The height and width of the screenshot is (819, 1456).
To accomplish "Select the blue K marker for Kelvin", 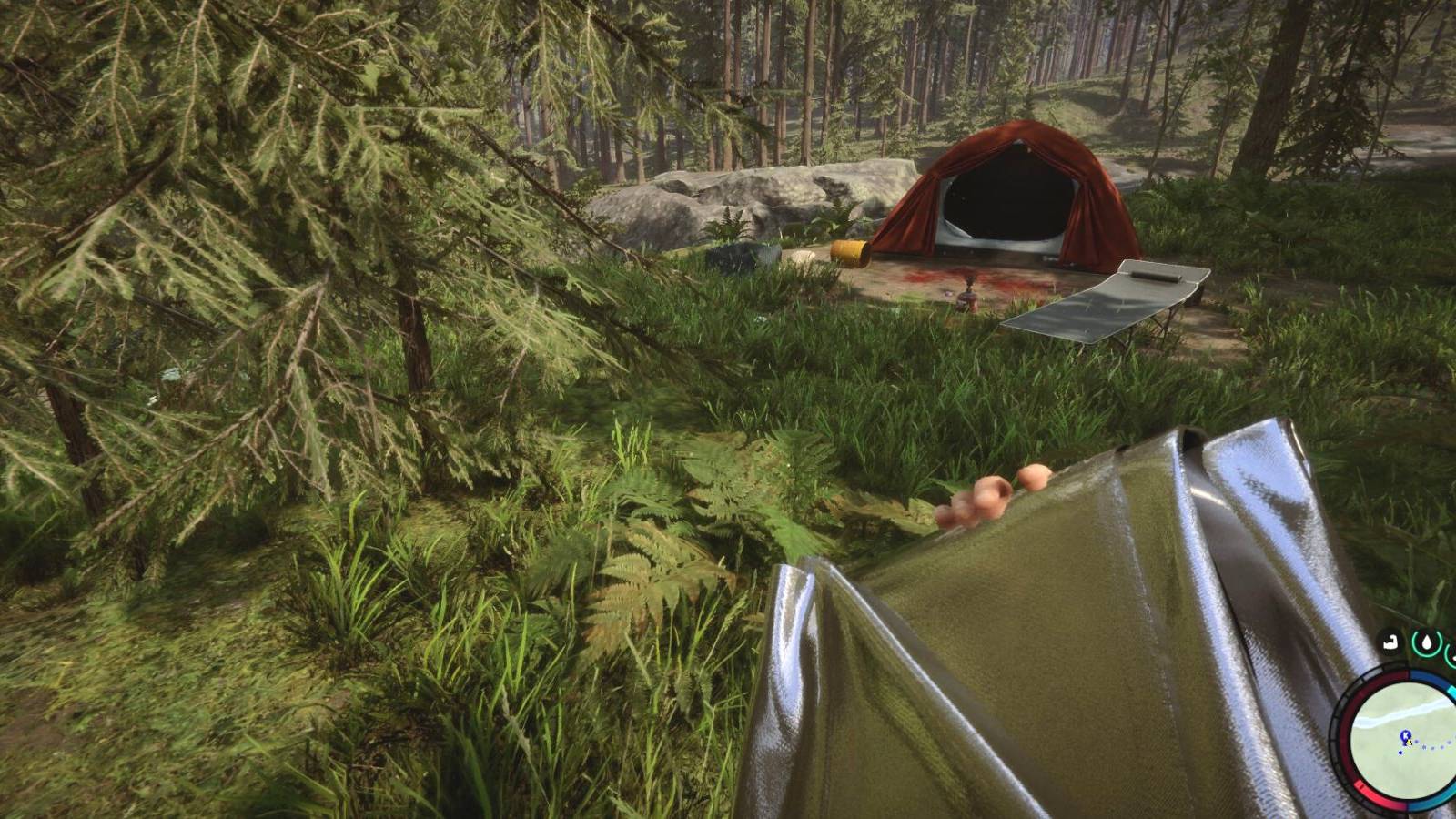I will [x=1406, y=734].
